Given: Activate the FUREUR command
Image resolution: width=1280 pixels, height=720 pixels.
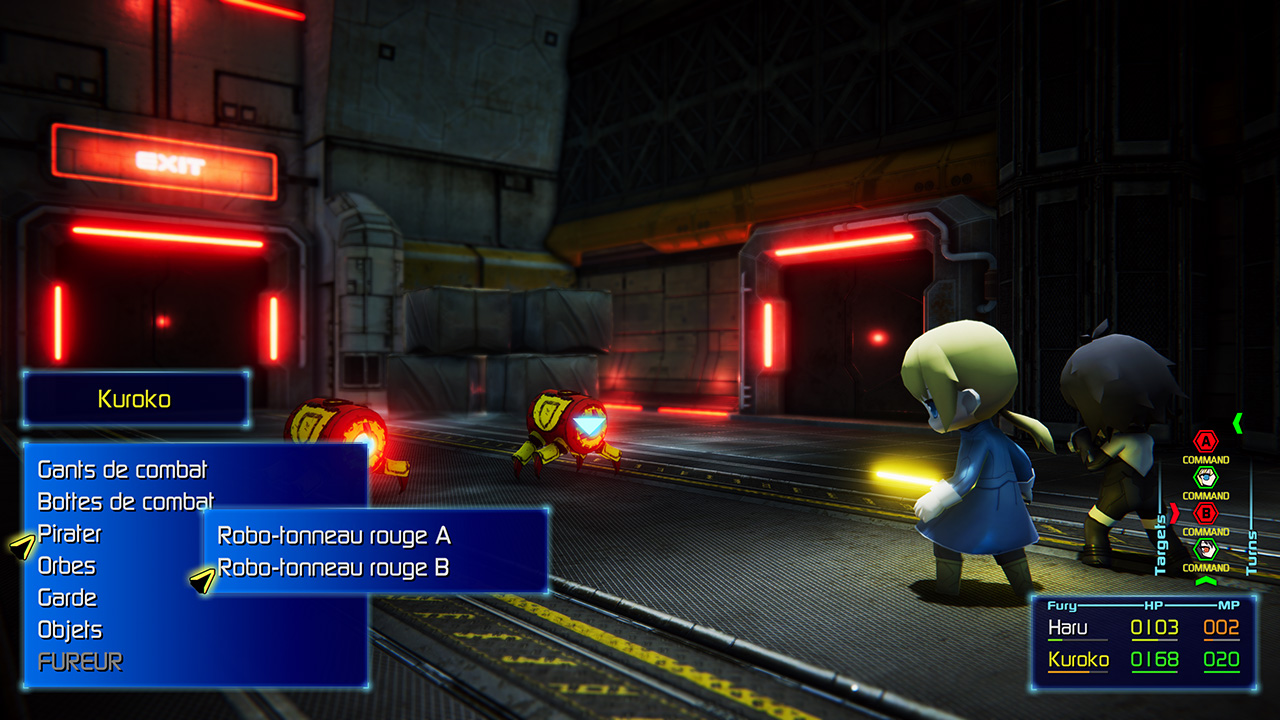Looking at the screenshot, I should coord(80,661).
